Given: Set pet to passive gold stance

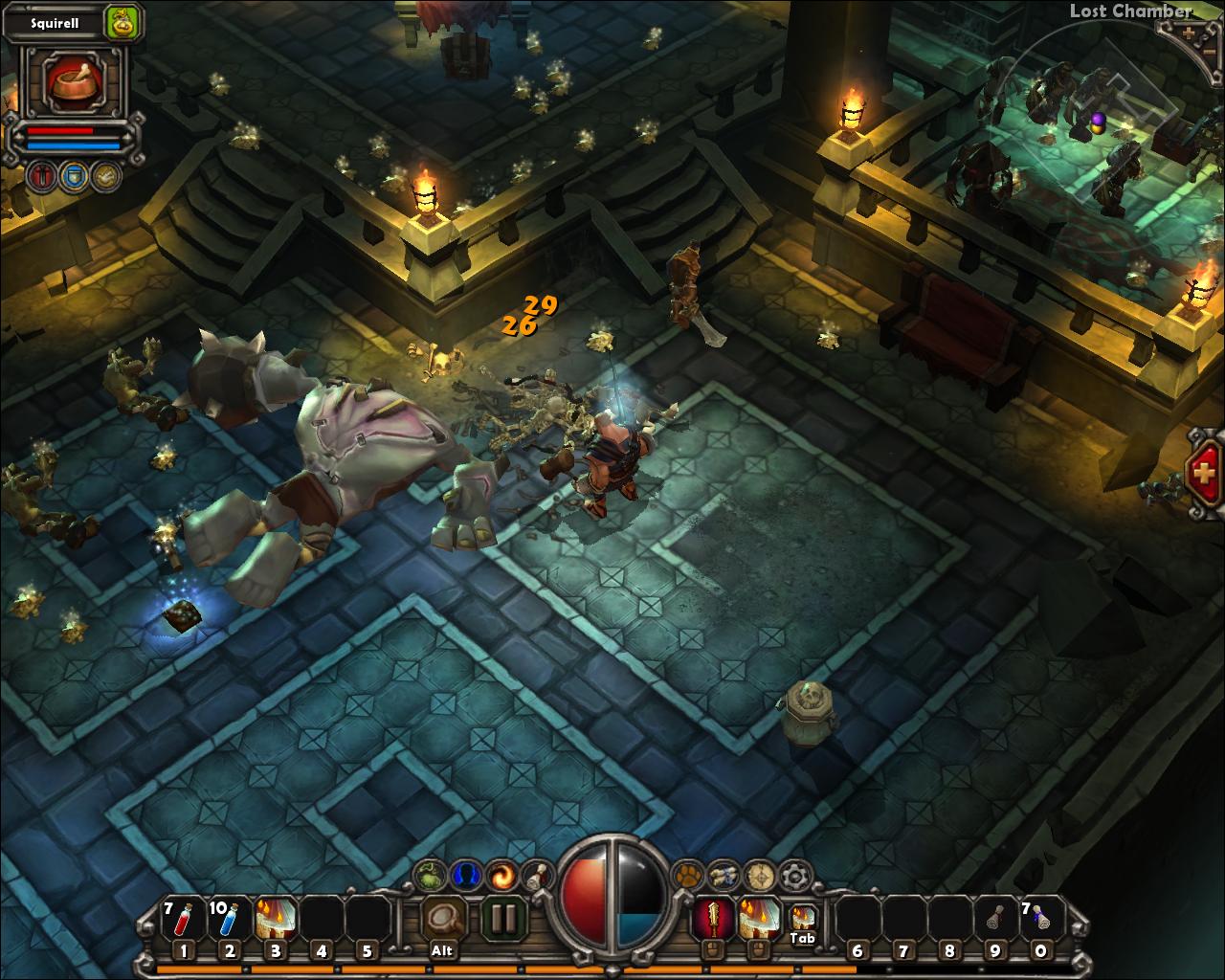Looking at the screenshot, I should (x=105, y=176).
